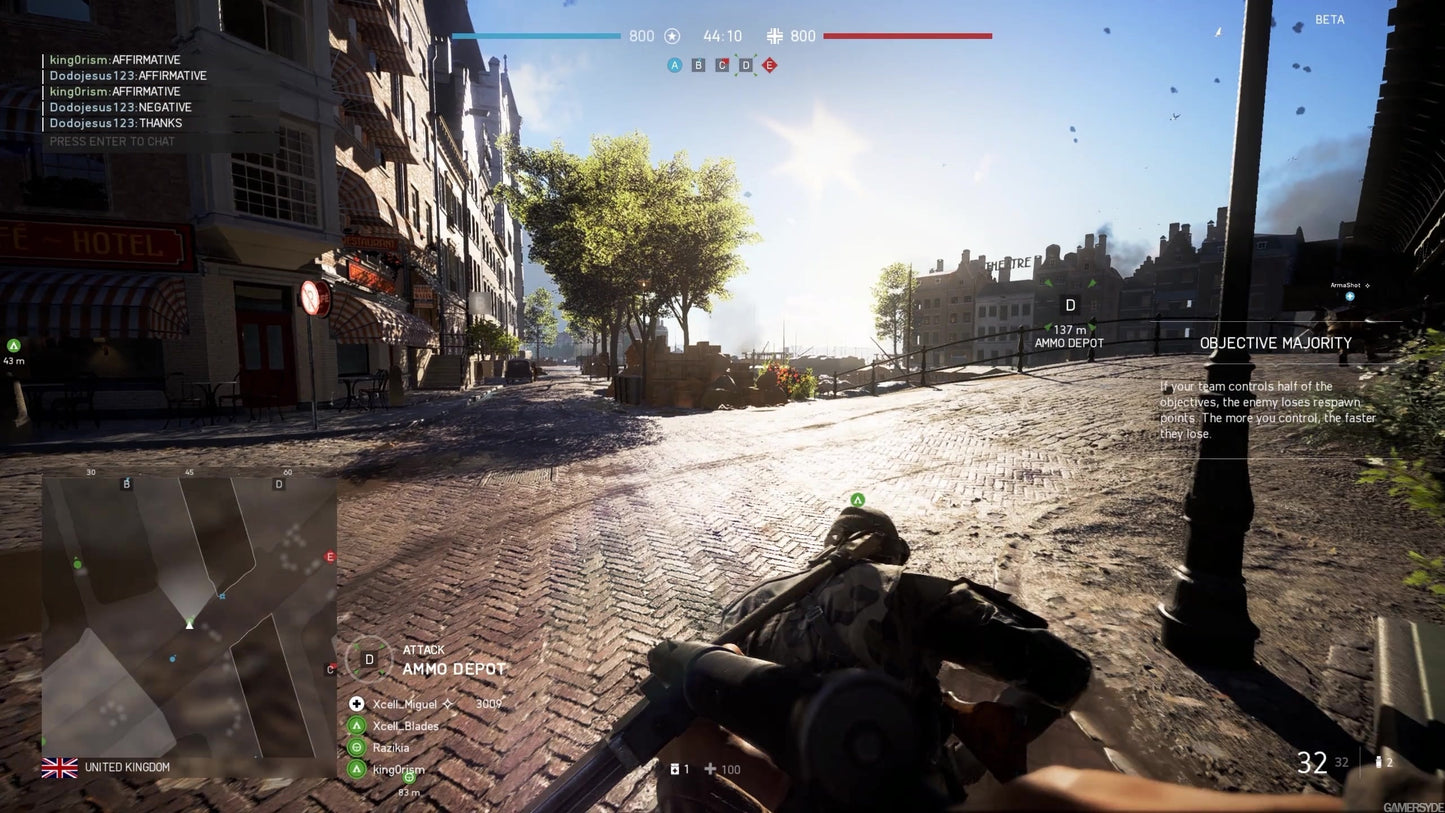Toggle the red E marker on the minimap
This screenshot has height=813, width=1445.
click(x=330, y=556)
